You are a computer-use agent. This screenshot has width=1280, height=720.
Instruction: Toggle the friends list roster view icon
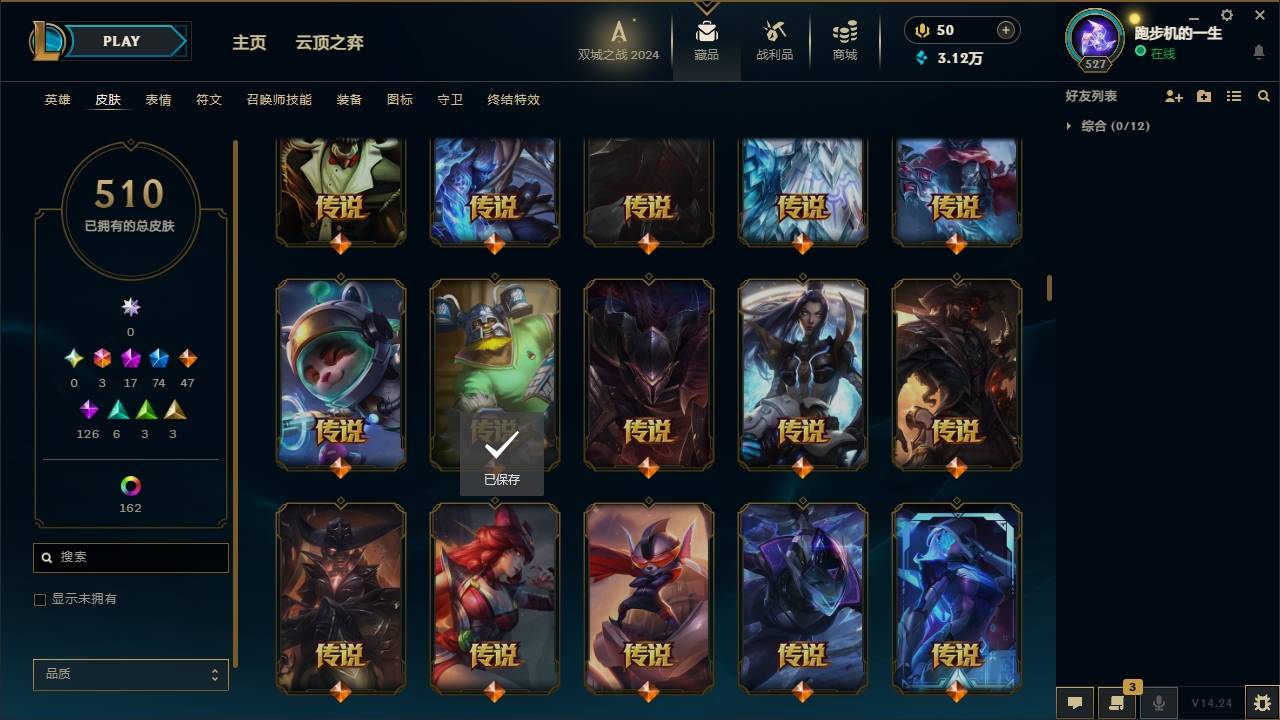click(1234, 96)
